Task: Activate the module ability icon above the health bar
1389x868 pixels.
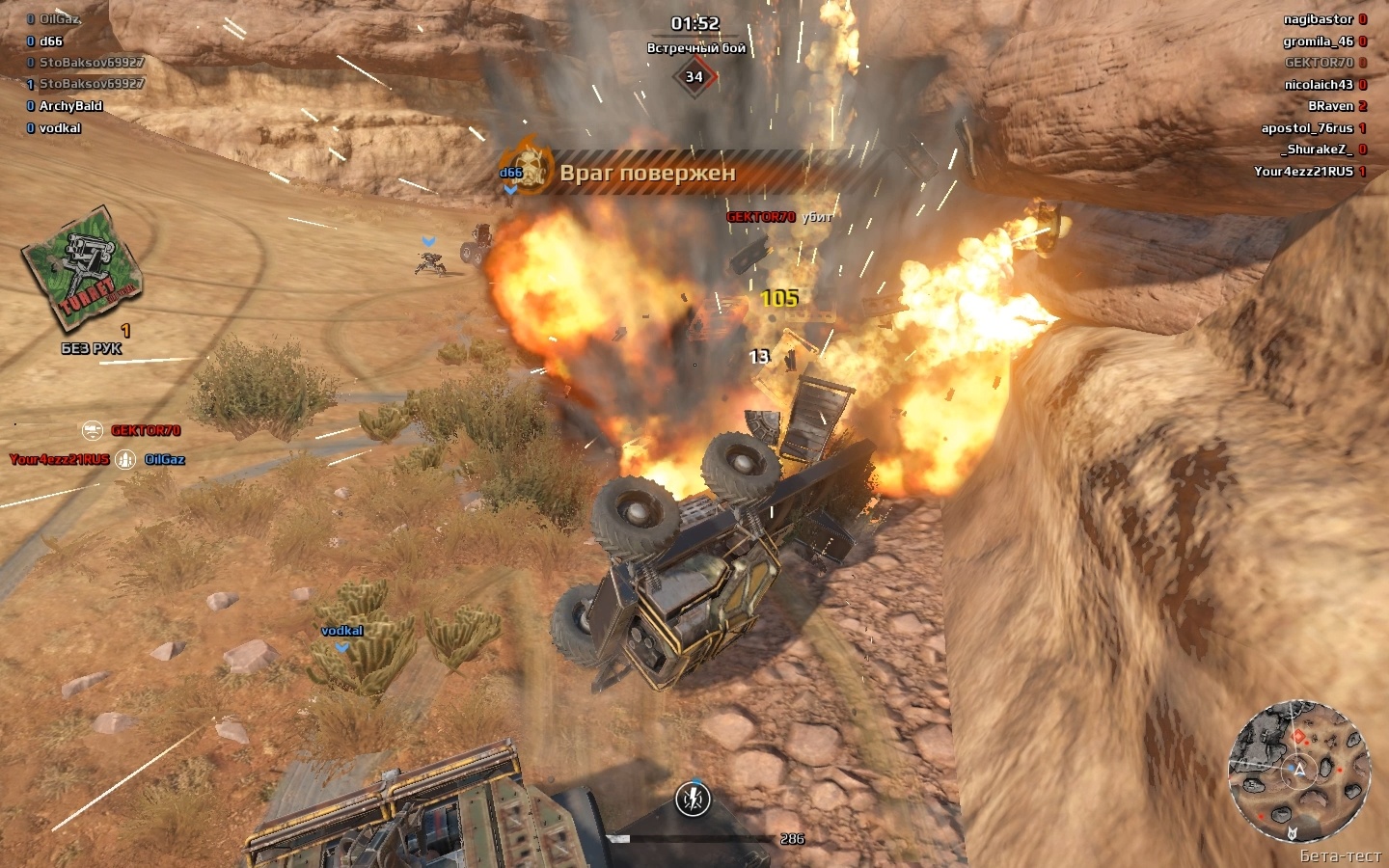Action: point(693,799)
